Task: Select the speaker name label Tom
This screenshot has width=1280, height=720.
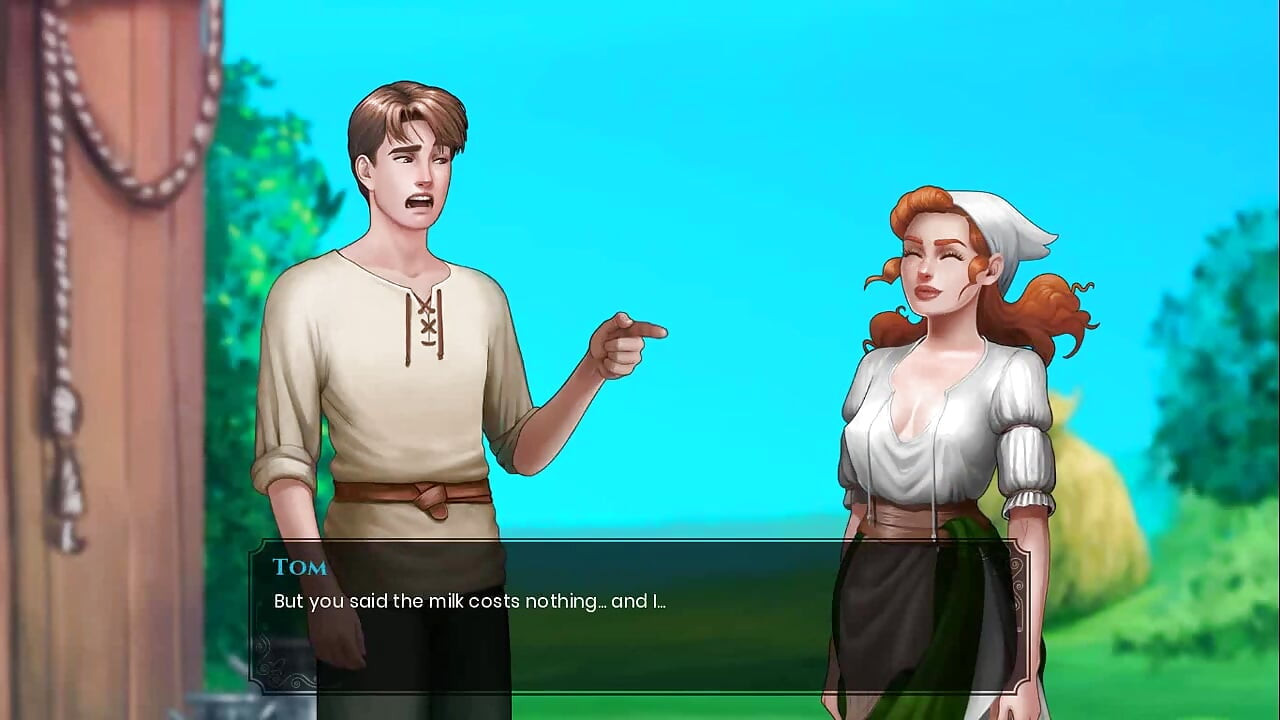Action: 299,567
